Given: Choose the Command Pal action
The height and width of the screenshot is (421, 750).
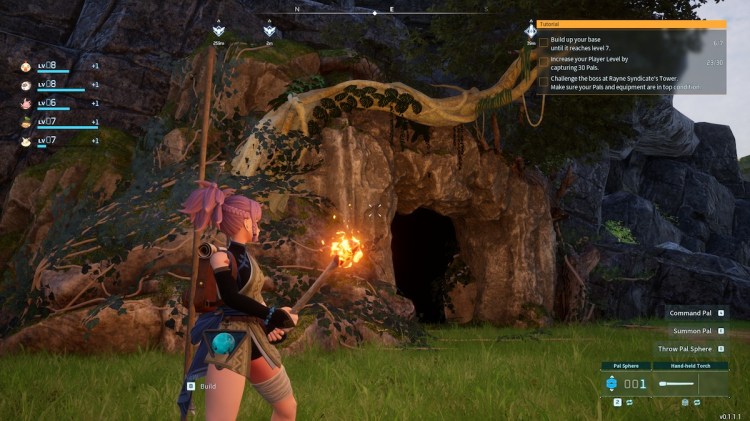Looking at the screenshot, I should [690, 313].
